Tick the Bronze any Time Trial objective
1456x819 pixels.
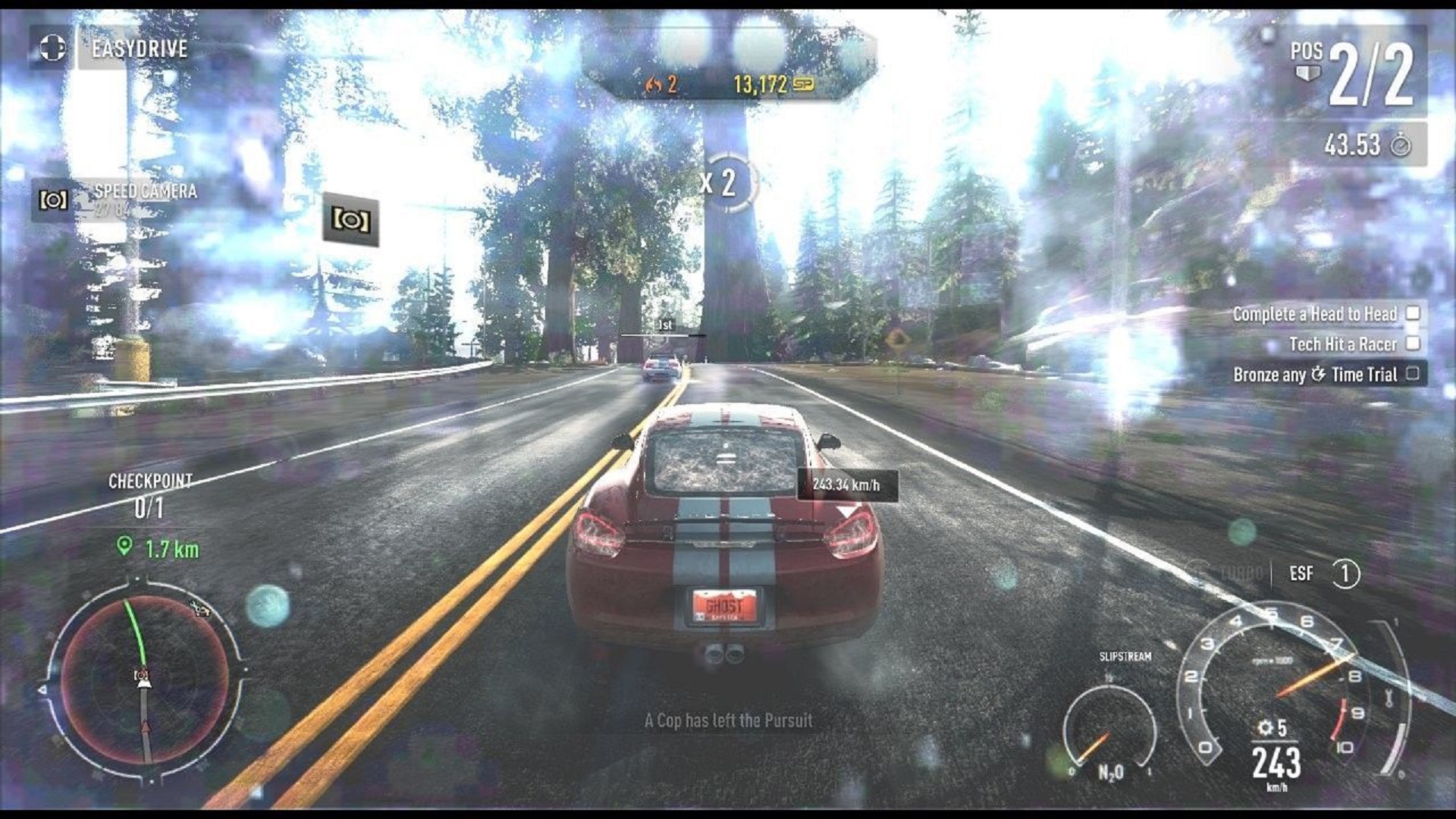[x=1413, y=374]
